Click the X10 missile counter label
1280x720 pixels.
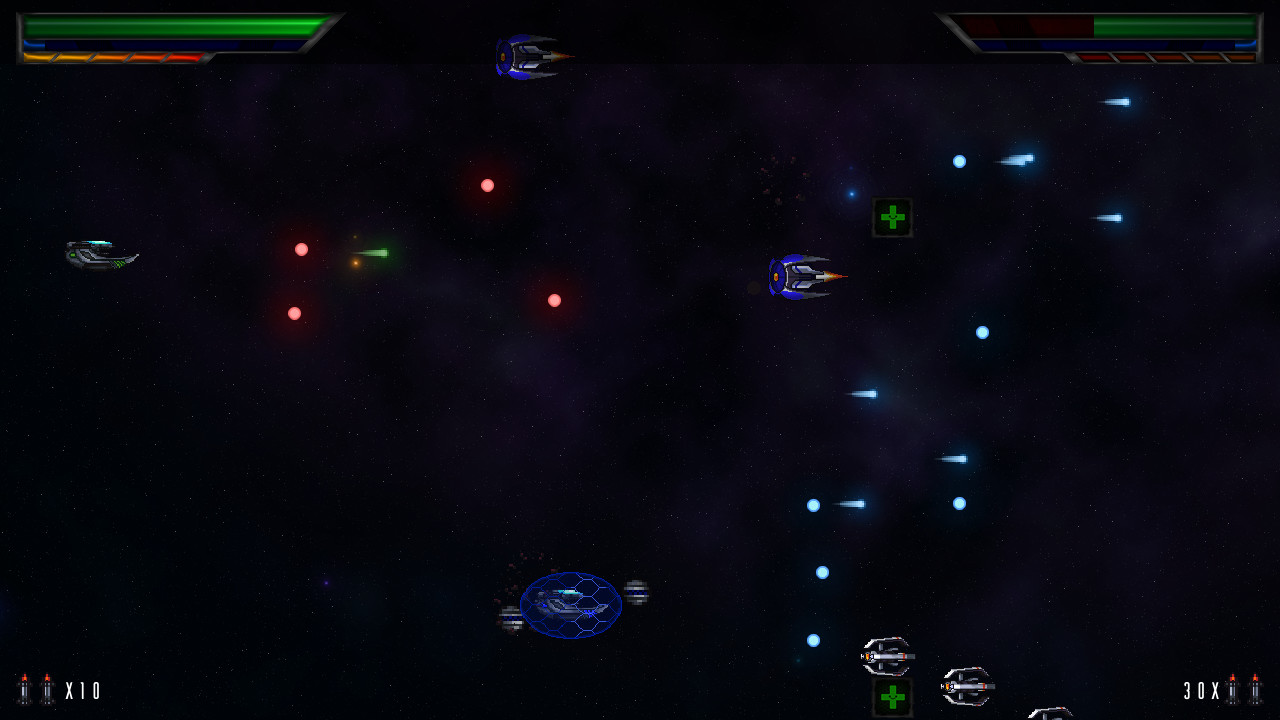(x=83, y=689)
